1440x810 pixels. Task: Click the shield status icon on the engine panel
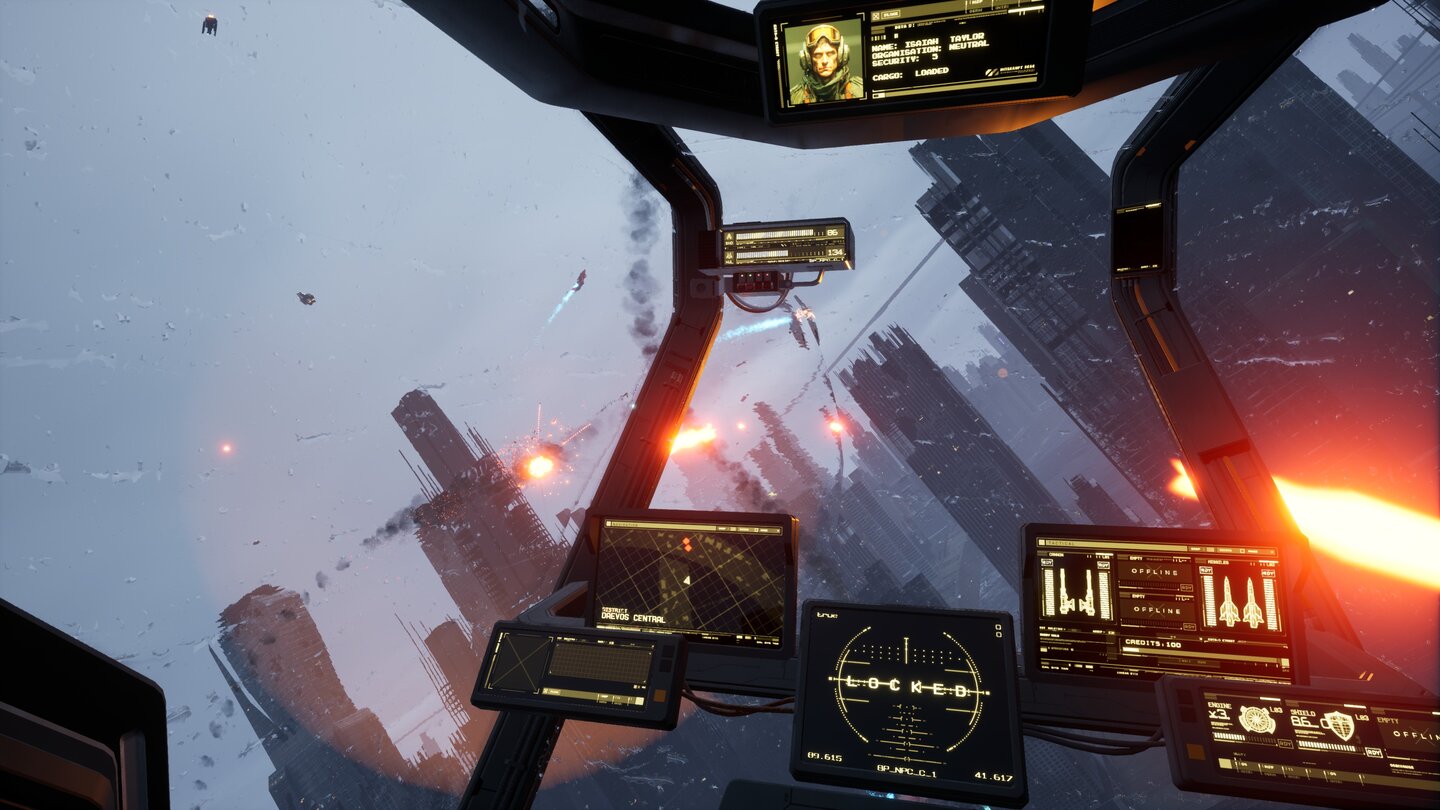point(1342,727)
